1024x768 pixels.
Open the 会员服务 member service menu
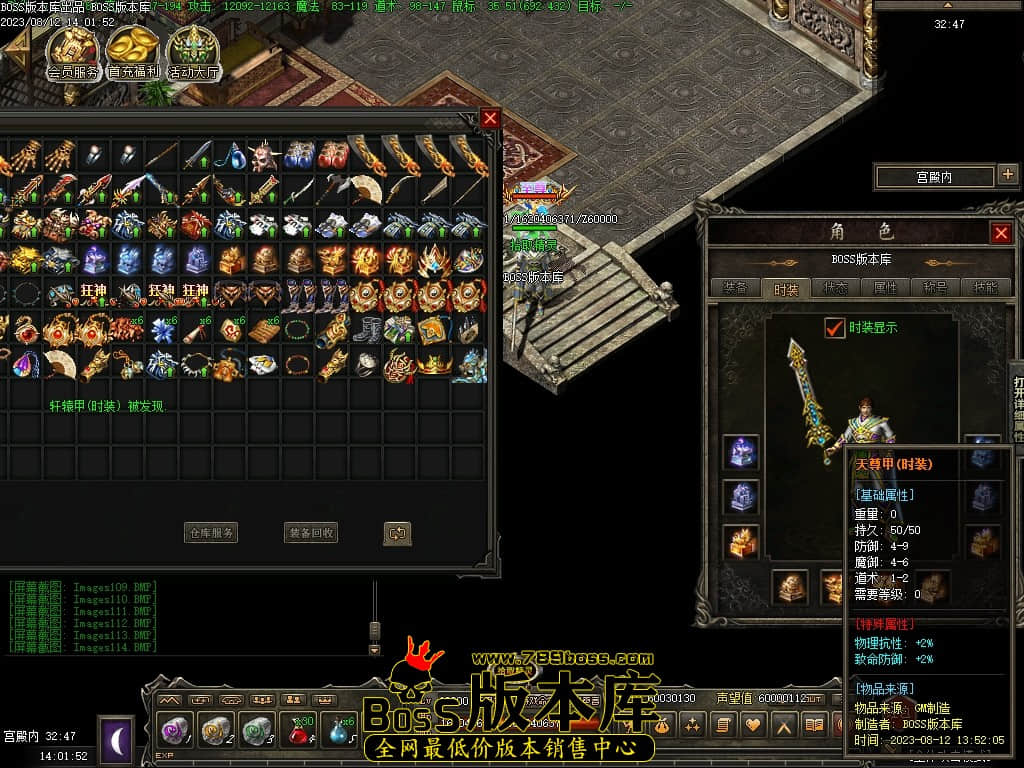point(73,52)
